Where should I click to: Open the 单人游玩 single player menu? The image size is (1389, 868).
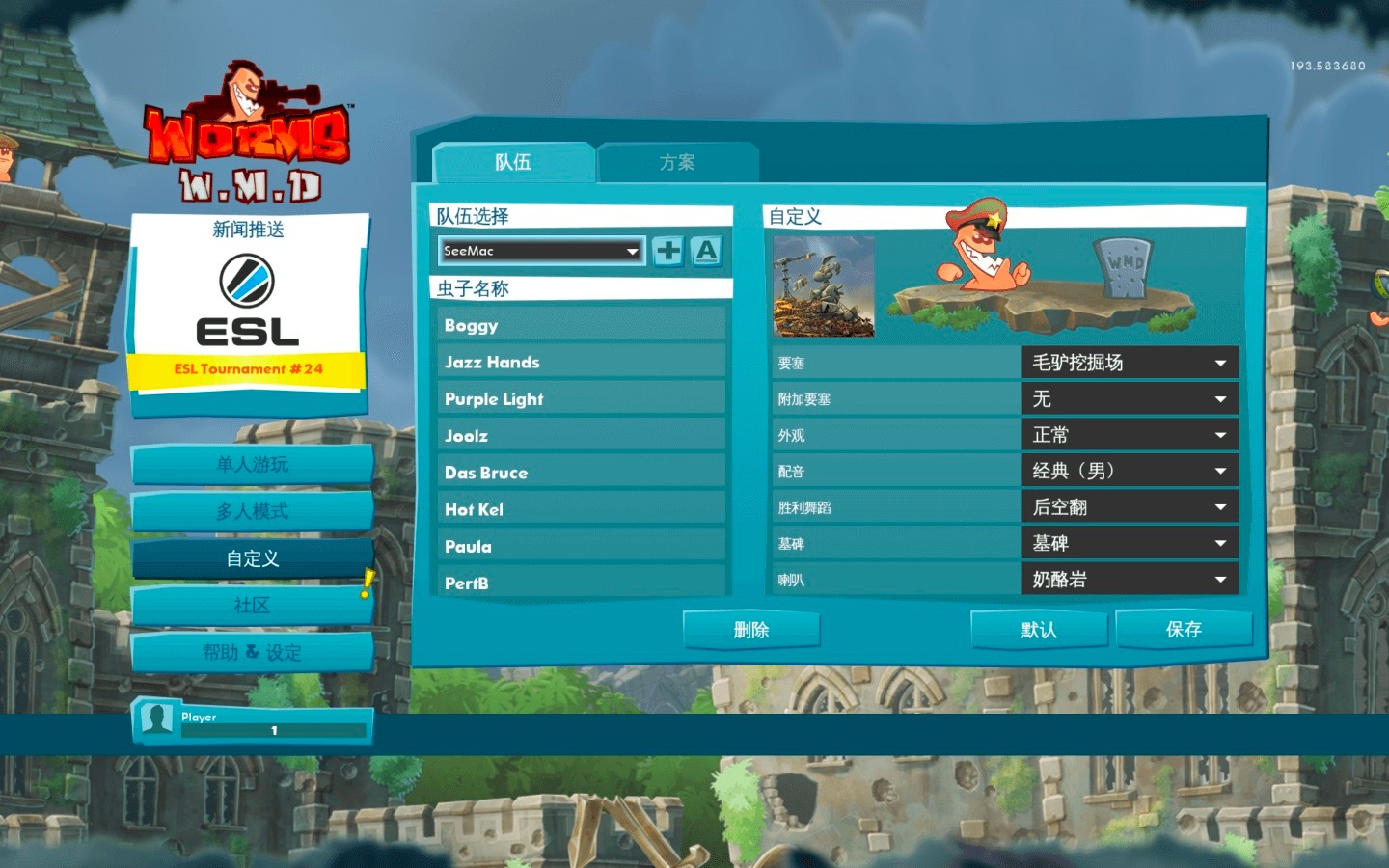coord(252,464)
